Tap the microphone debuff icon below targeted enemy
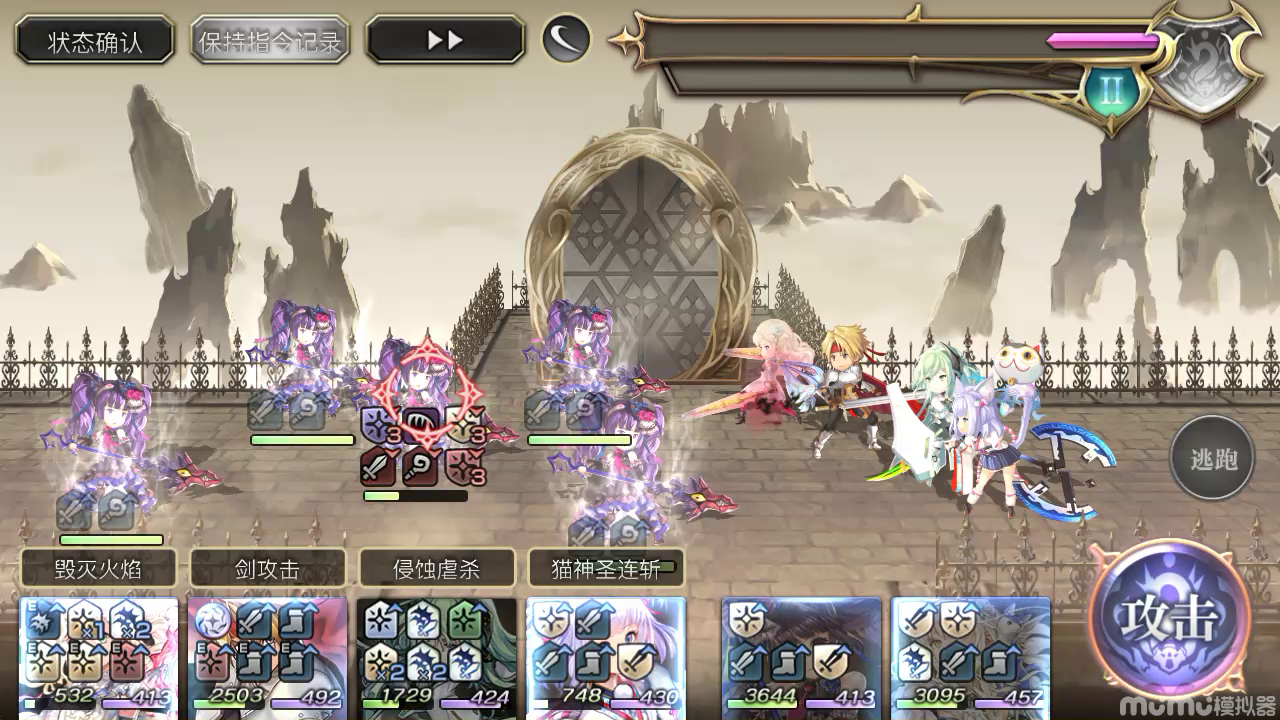Viewport: 1280px width, 720px height. [x=420, y=468]
